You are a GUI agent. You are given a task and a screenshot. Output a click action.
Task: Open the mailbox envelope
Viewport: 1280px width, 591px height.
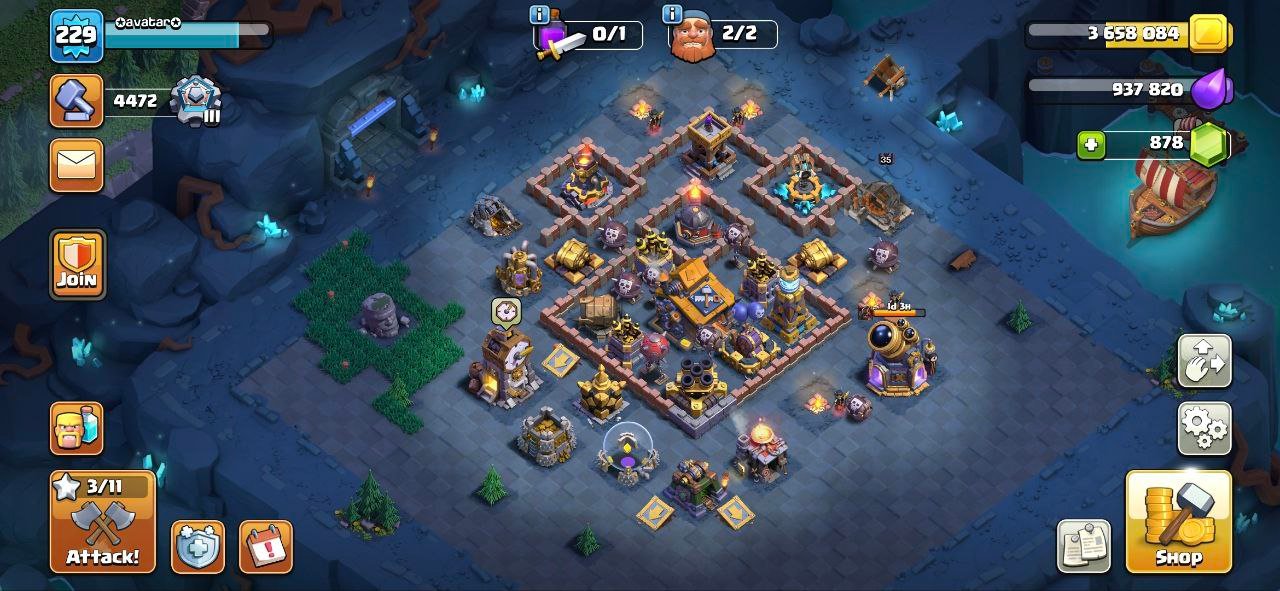77,164
